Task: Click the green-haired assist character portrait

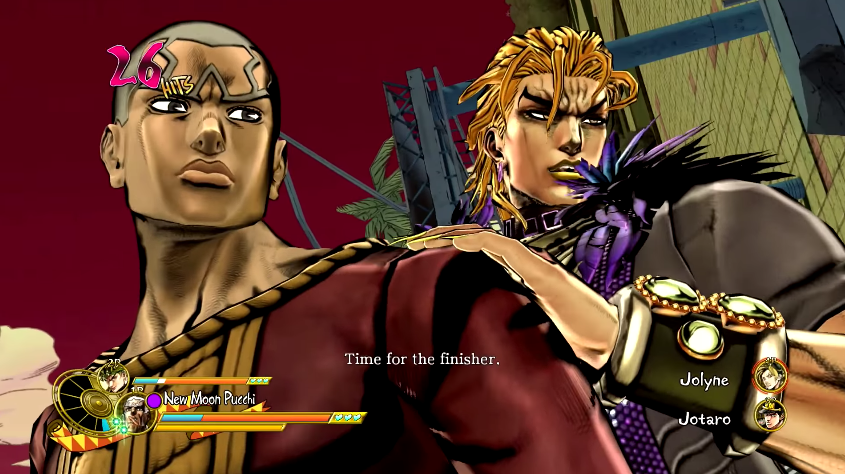Action: 110,379
